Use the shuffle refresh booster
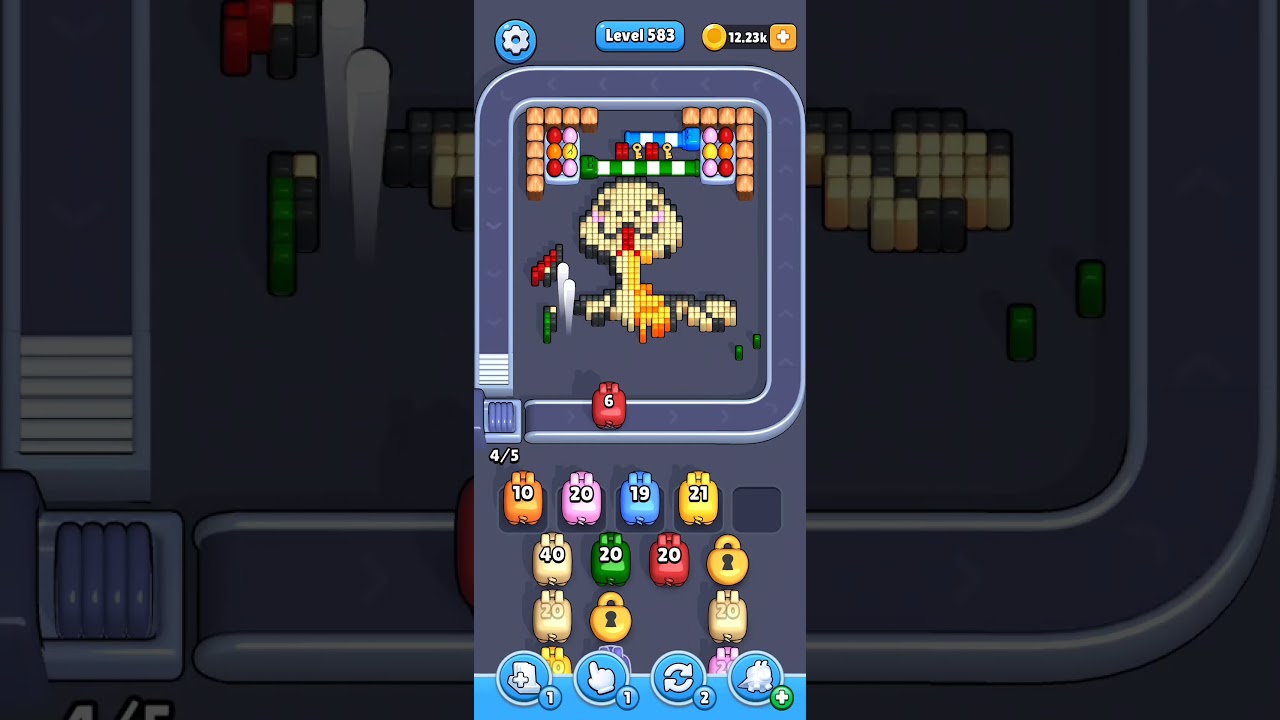The width and height of the screenshot is (1280, 720). (x=679, y=679)
